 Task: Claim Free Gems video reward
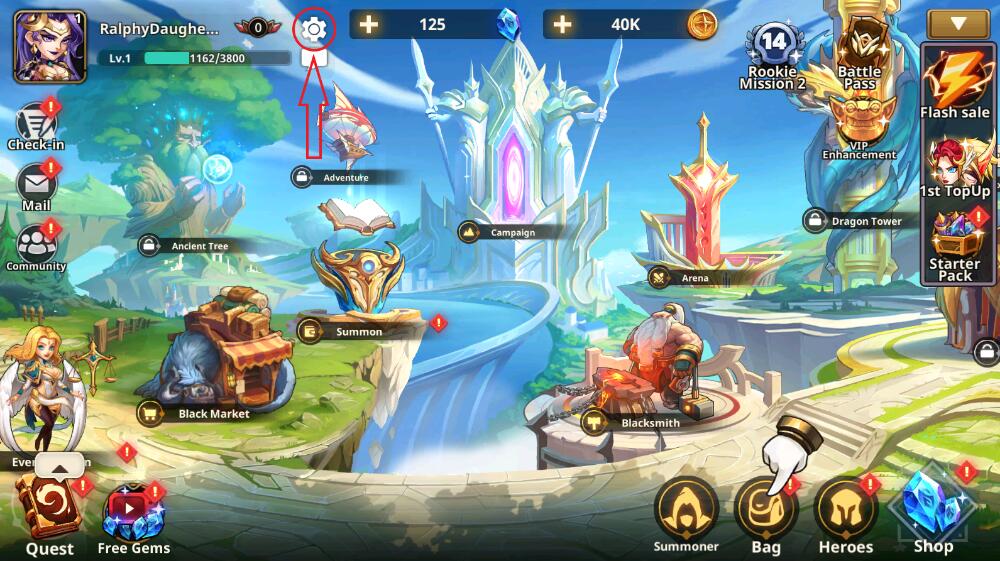[133, 514]
